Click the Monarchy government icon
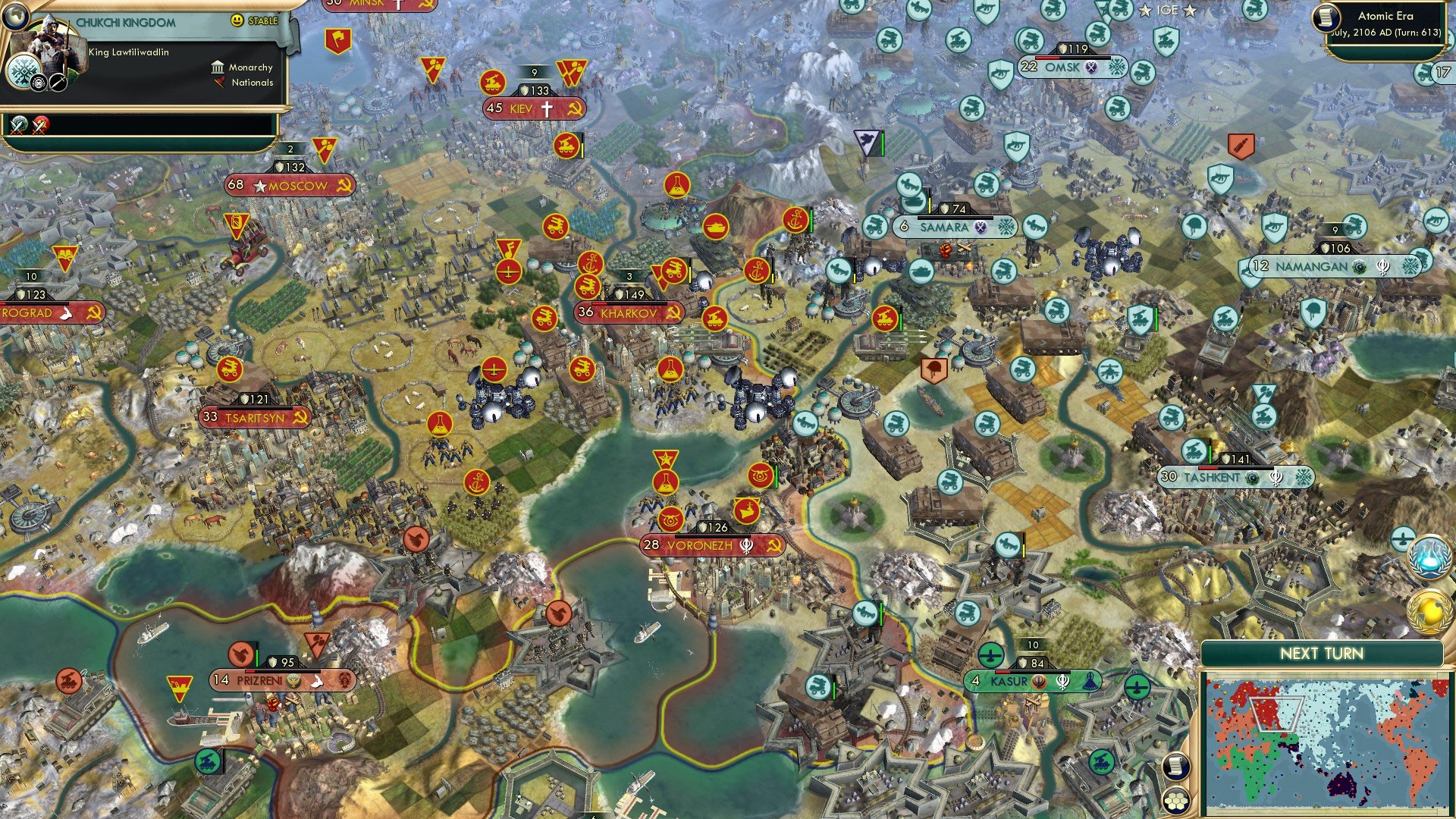 coord(218,68)
